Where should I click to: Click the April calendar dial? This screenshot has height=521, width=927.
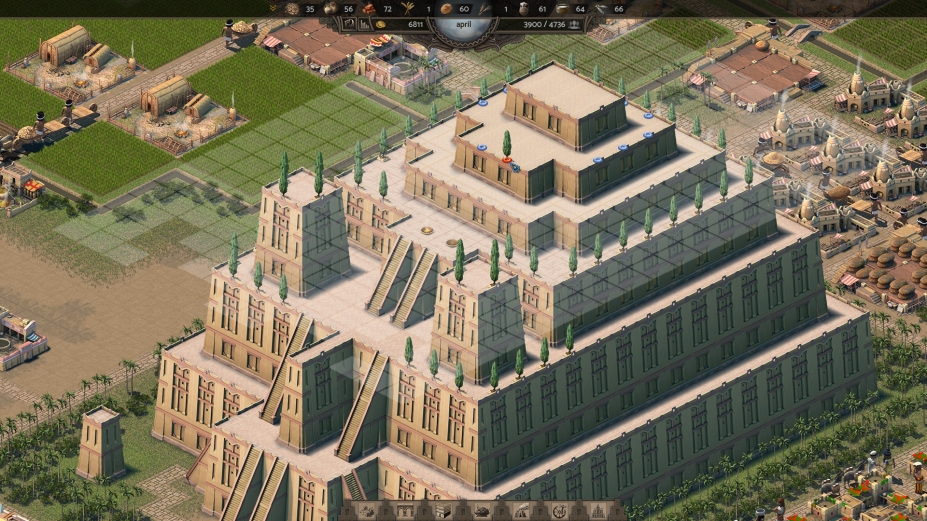pos(462,20)
